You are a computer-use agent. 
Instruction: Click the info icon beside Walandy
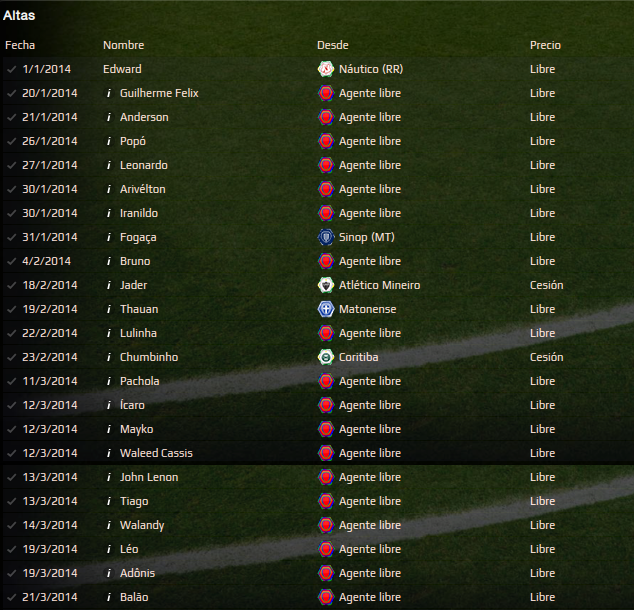pos(108,525)
